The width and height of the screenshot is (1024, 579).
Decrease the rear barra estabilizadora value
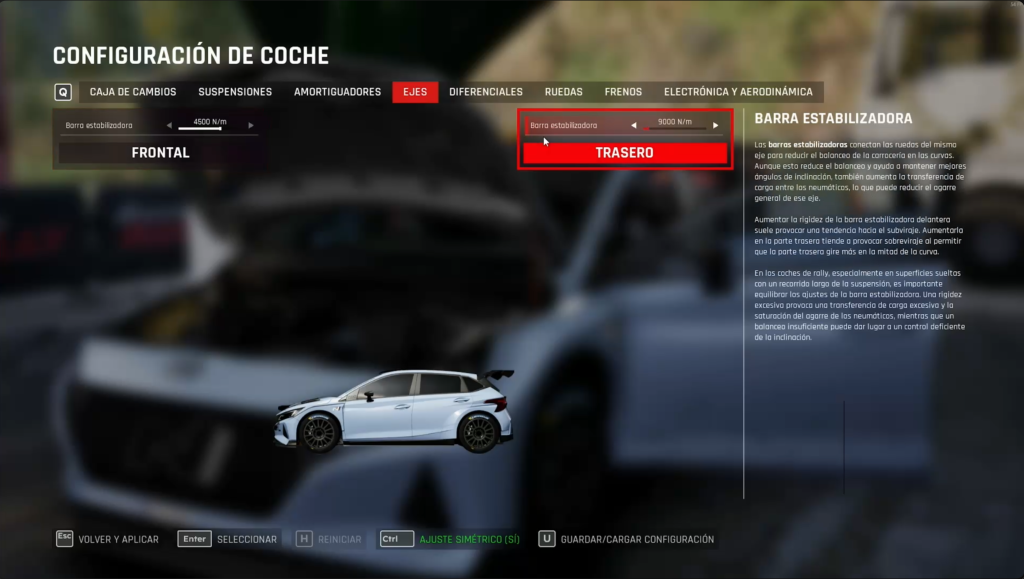(x=634, y=126)
